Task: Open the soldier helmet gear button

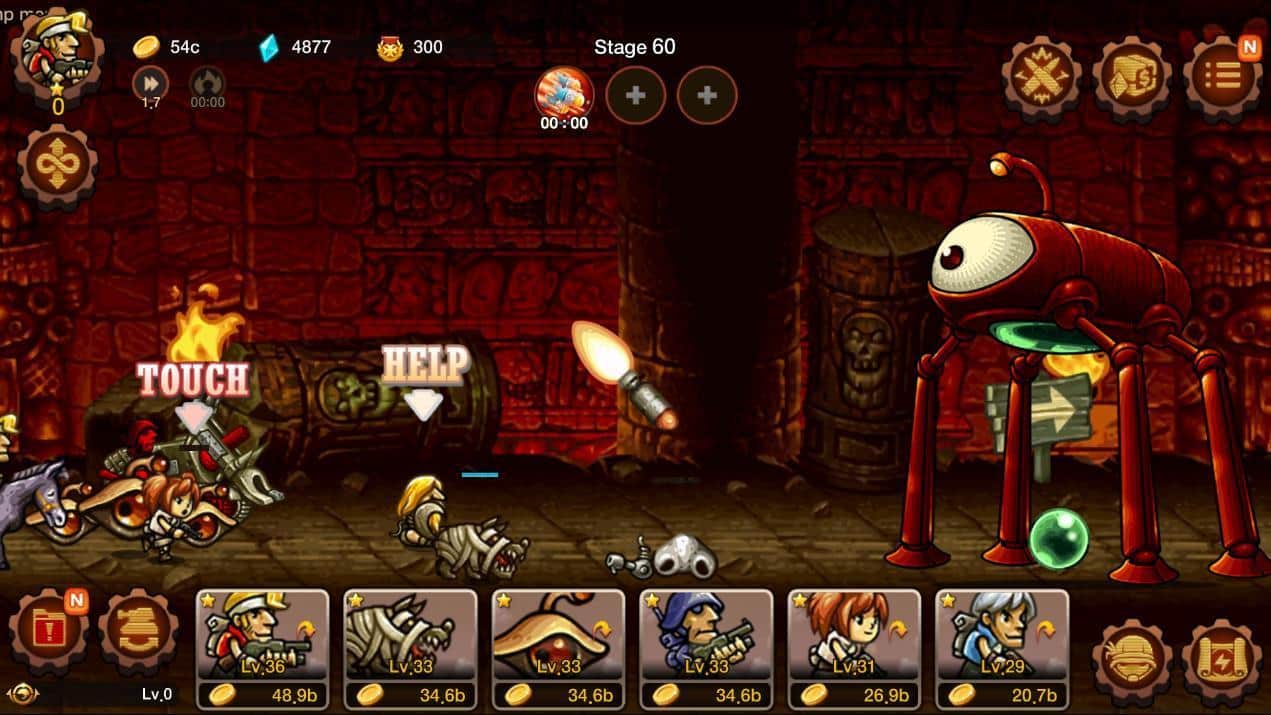Action: pyautogui.click(x=1132, y=660)
